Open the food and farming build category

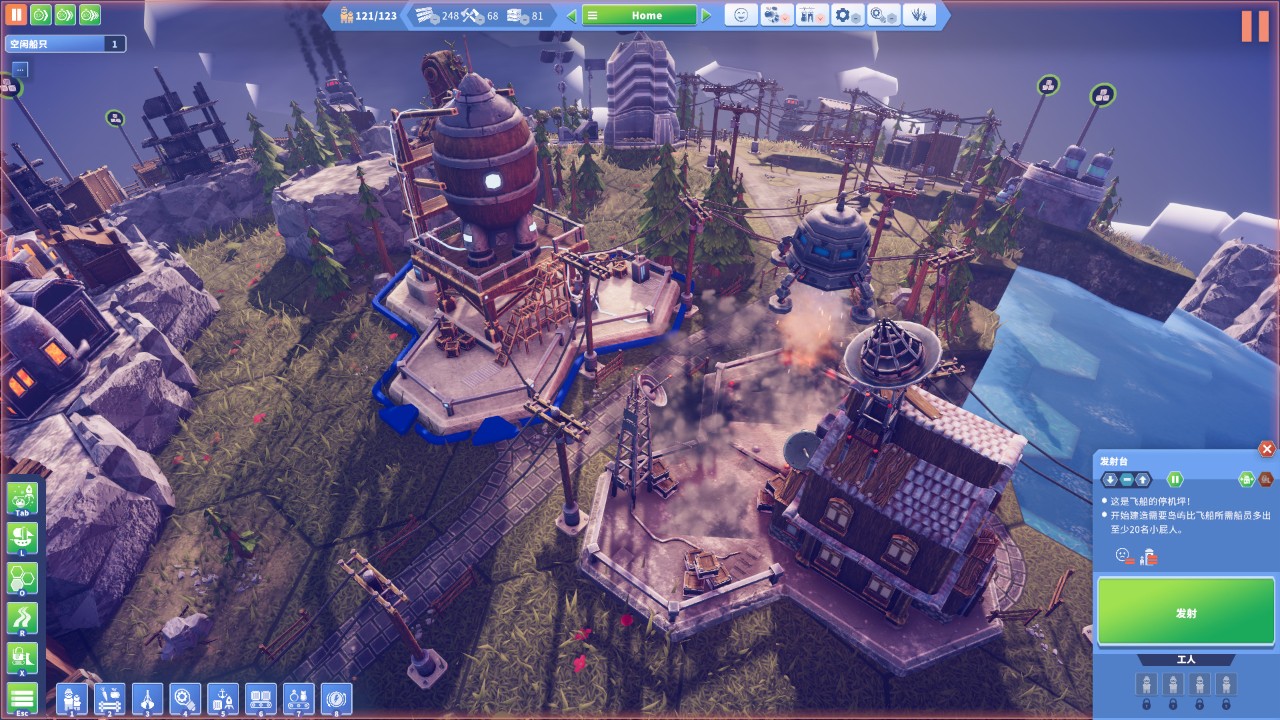pos(110,698)
